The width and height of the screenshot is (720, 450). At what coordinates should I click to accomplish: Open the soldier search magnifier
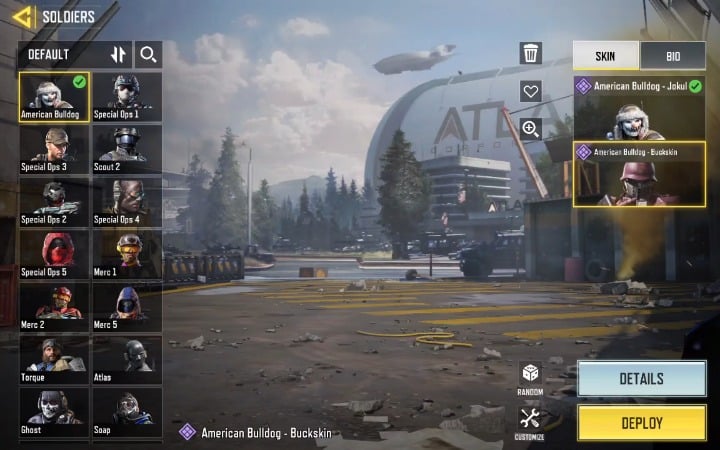(x=148, y=54)
